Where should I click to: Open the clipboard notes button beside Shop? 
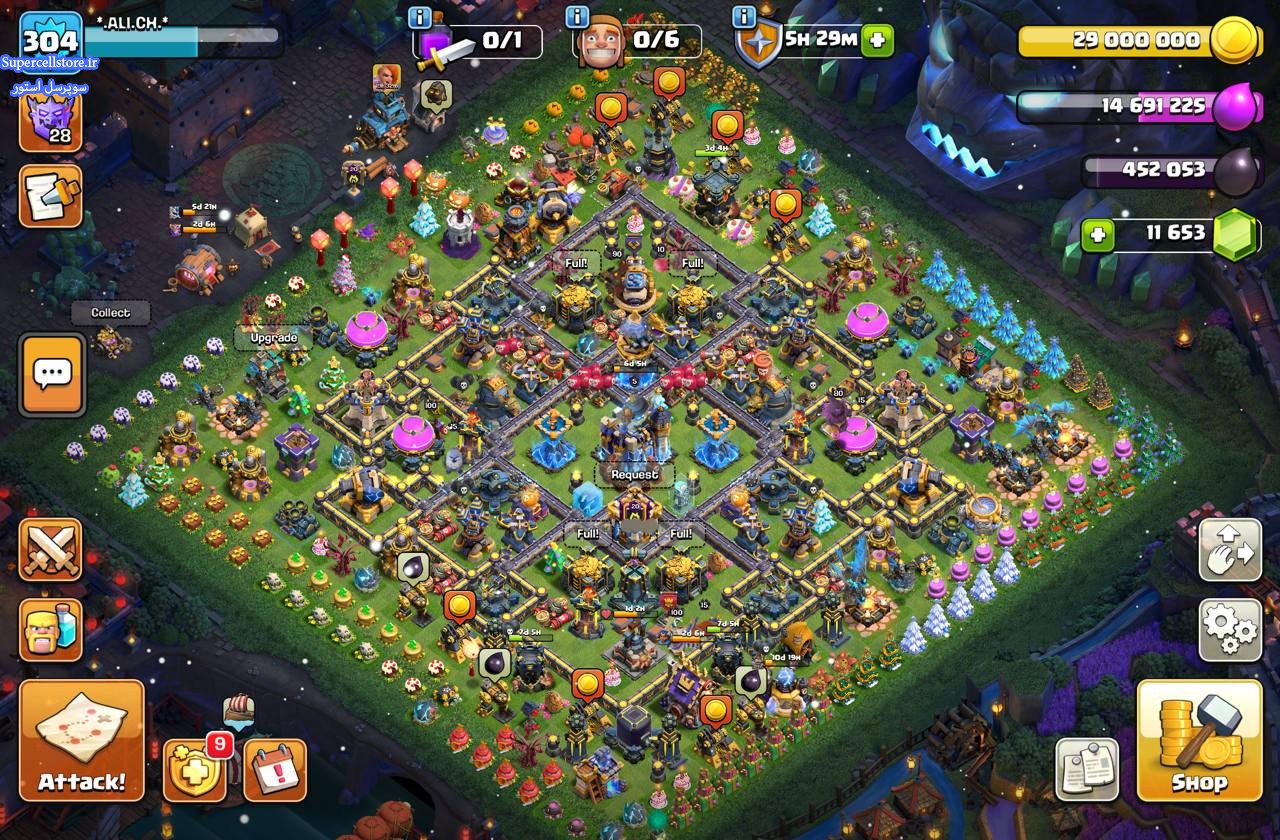(x=1087, y=769)
